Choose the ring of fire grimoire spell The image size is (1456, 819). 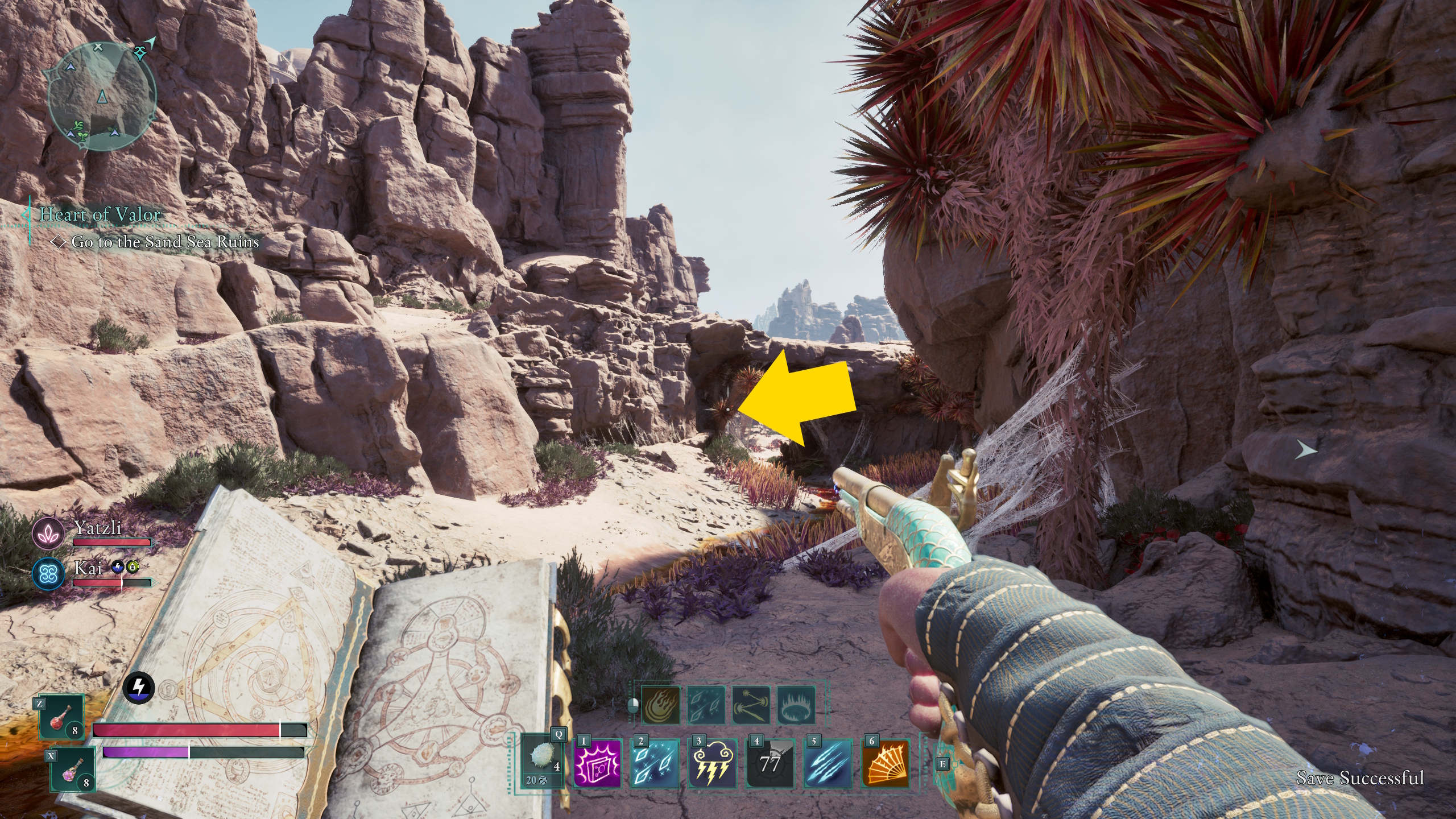[x=796, y=705]
